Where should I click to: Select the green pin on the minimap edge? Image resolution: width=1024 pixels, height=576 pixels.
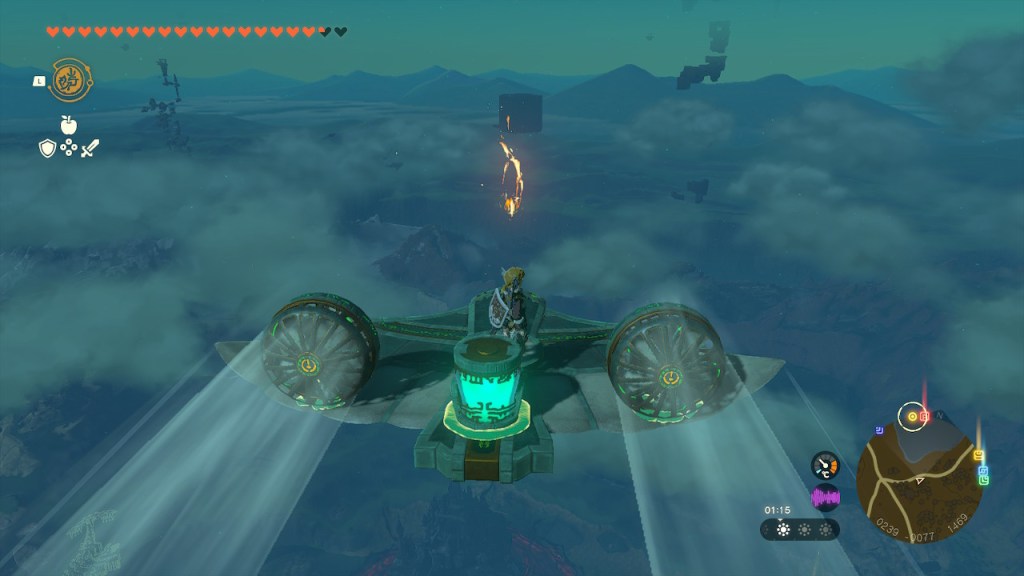click(984, 480)
